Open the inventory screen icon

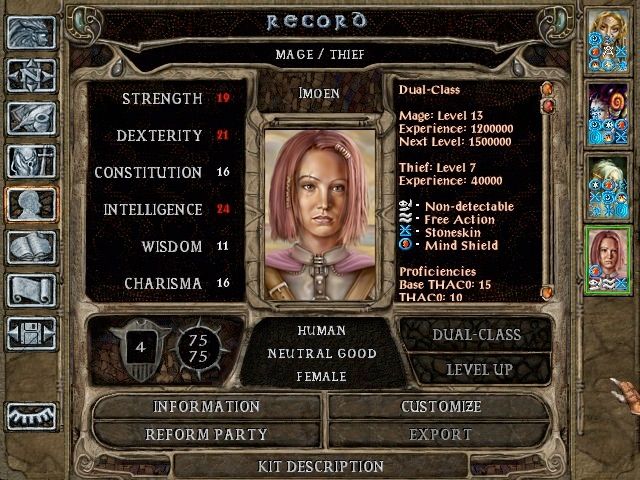(31, 161)
